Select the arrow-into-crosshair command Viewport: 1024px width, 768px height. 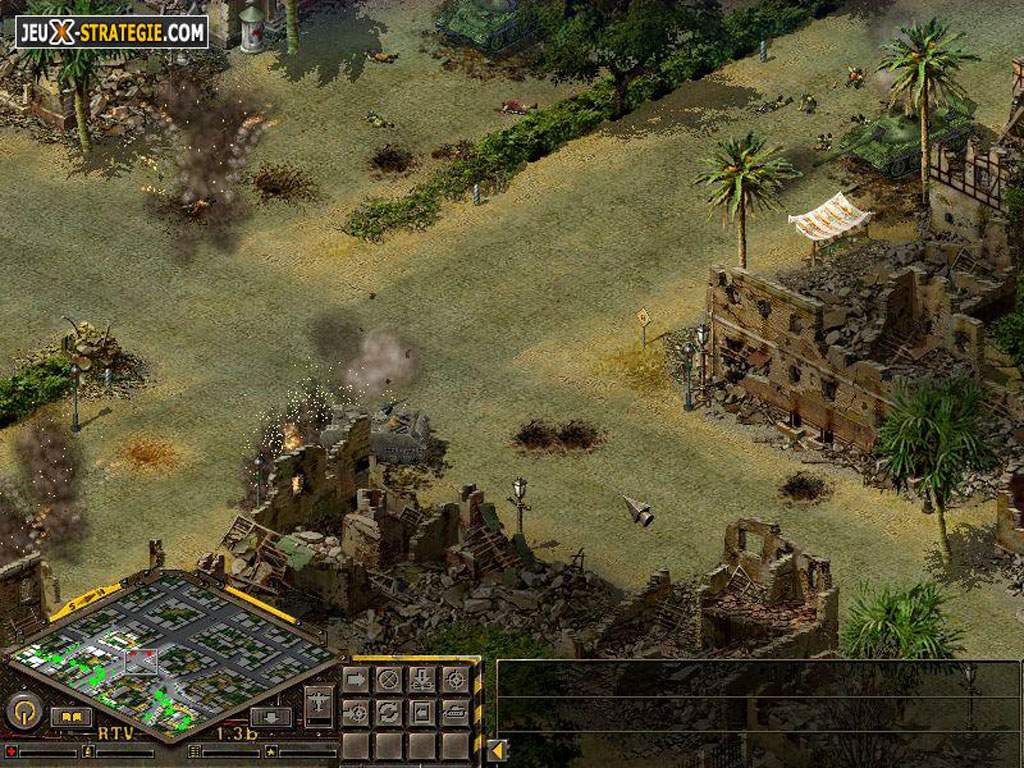(356, 713)
